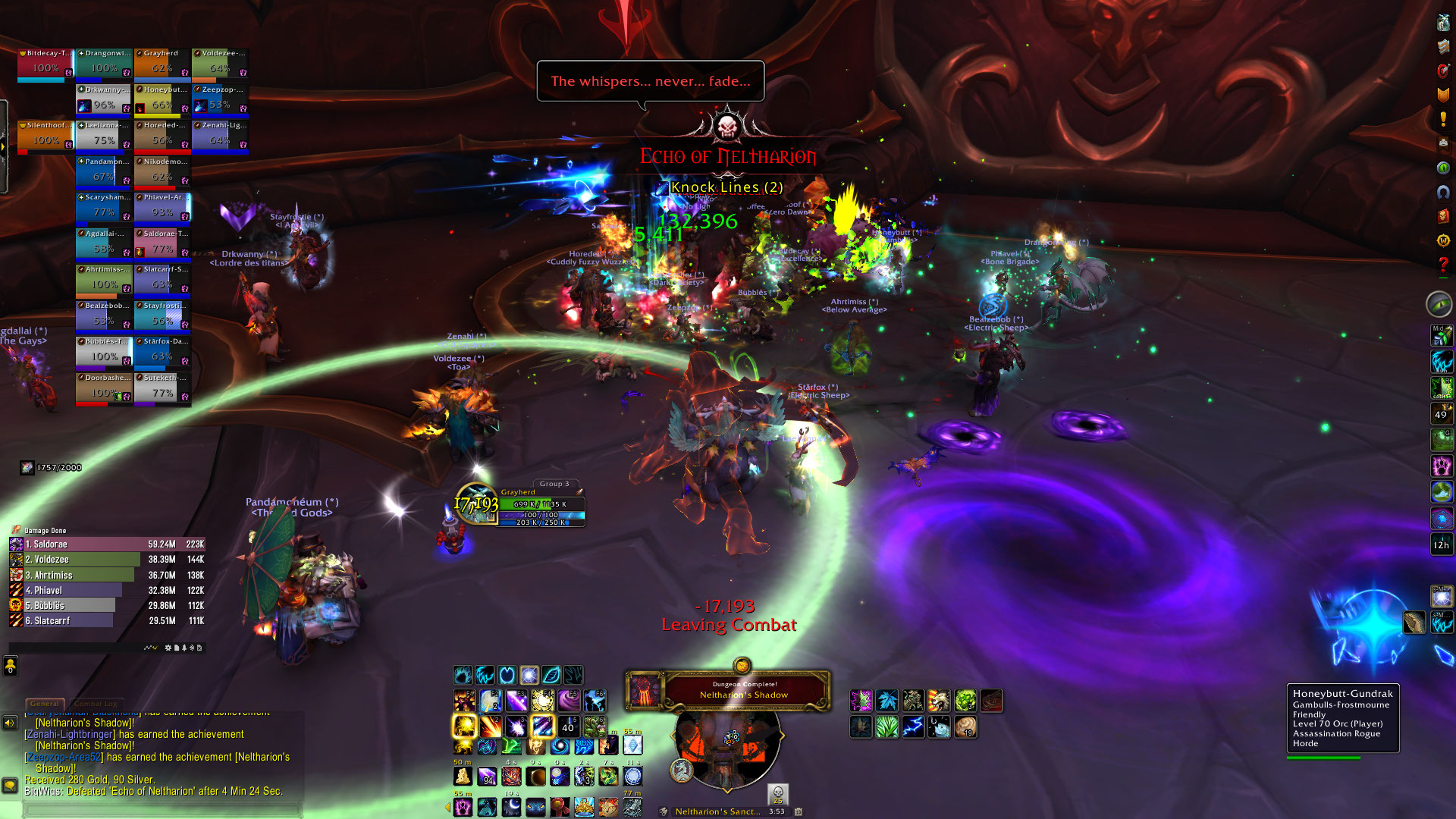Open the calendar button by the clock
The image size is (1456, 819).
[798, 811]
